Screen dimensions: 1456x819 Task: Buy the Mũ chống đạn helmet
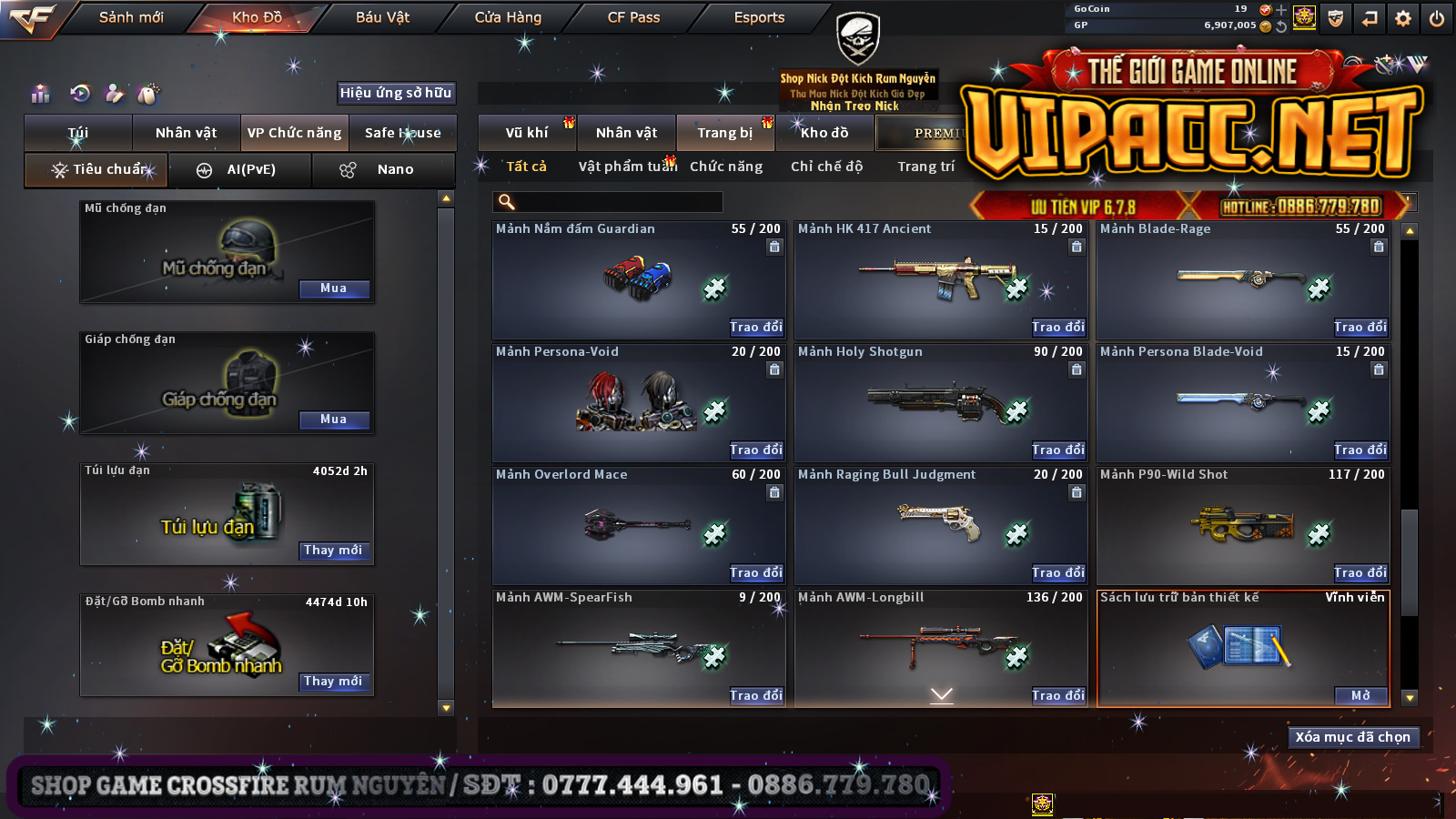click(334, 288)
